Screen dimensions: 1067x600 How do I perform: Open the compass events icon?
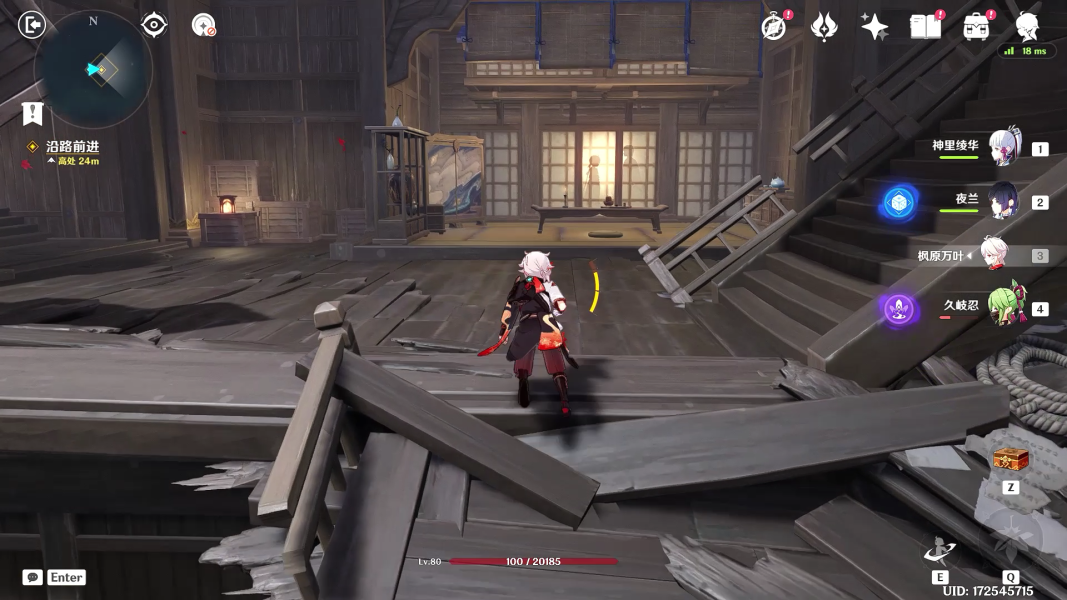[x=773, y=27]
